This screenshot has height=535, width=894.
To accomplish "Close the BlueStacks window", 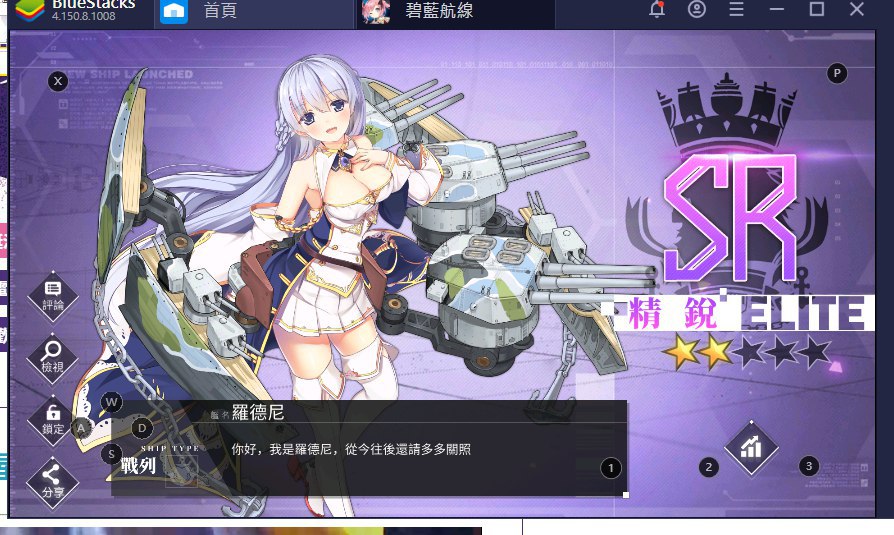I will tap(857, 10).
